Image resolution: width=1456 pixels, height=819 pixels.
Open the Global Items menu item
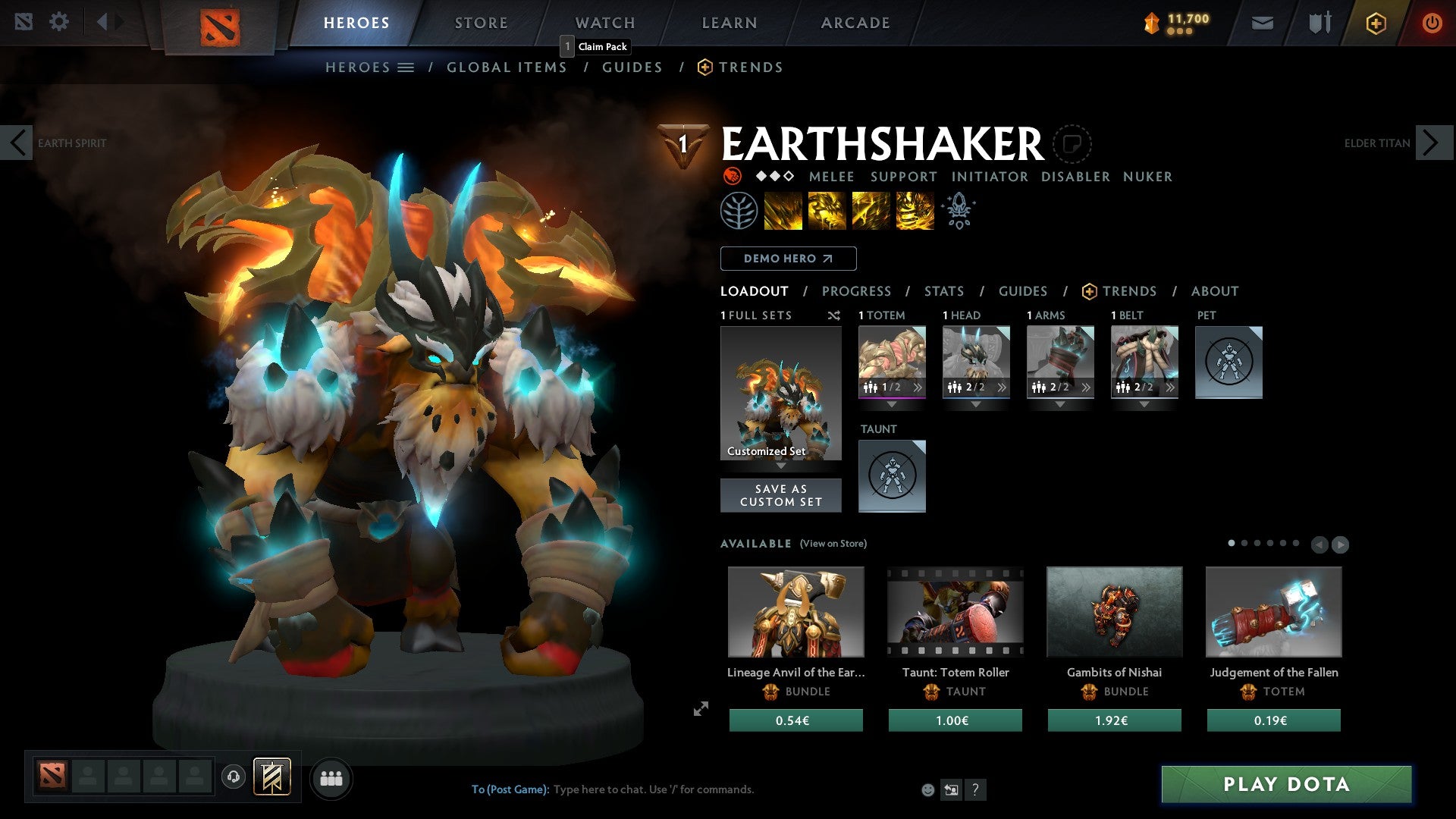[507, 67]
